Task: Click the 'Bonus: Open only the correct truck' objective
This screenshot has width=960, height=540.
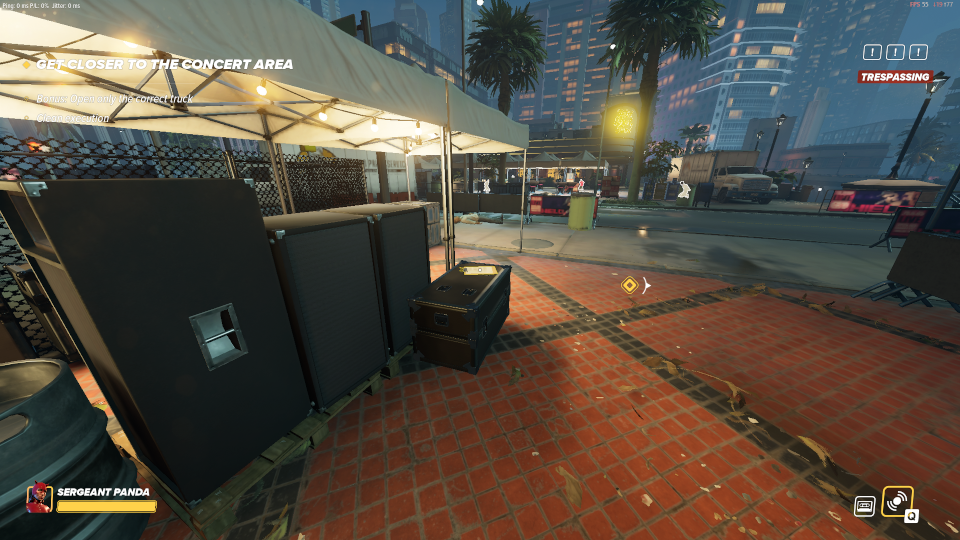Action: tap(114, 99)
